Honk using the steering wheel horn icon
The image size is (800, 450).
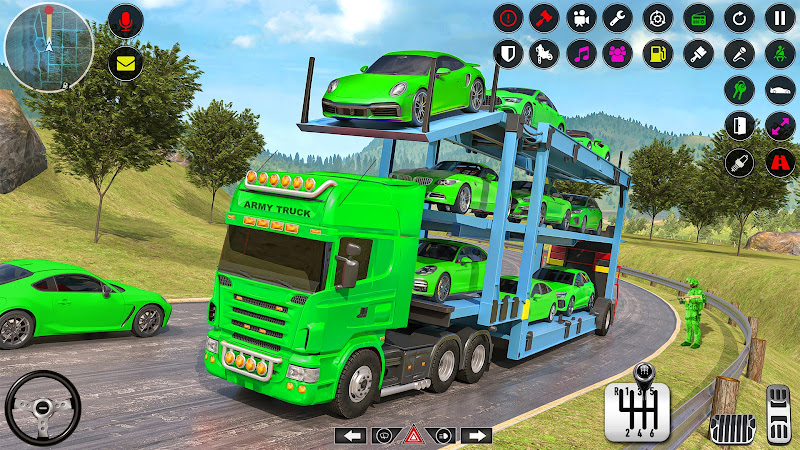pos(42,408)
